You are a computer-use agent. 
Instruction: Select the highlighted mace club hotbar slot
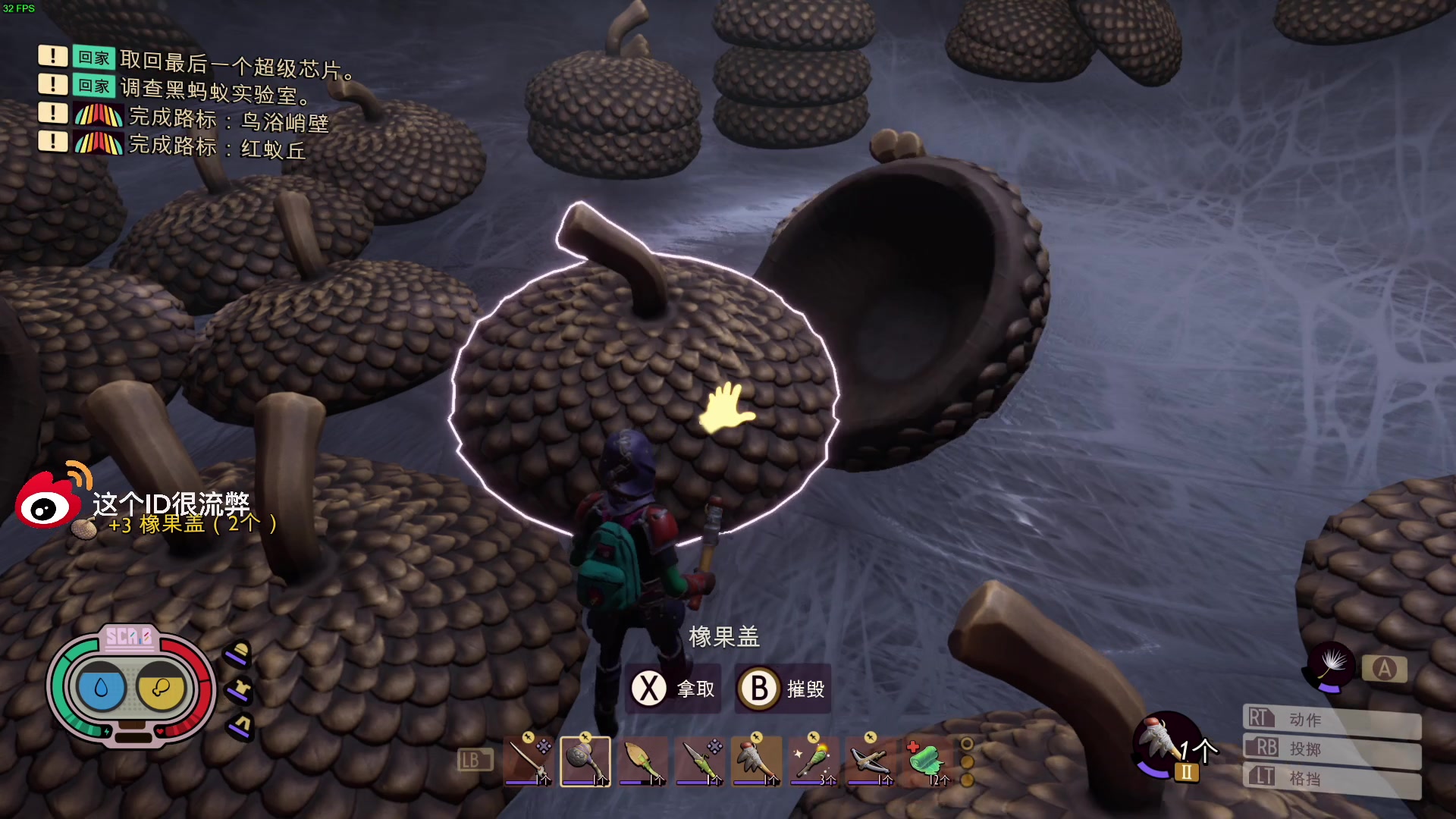pos(585,761)
